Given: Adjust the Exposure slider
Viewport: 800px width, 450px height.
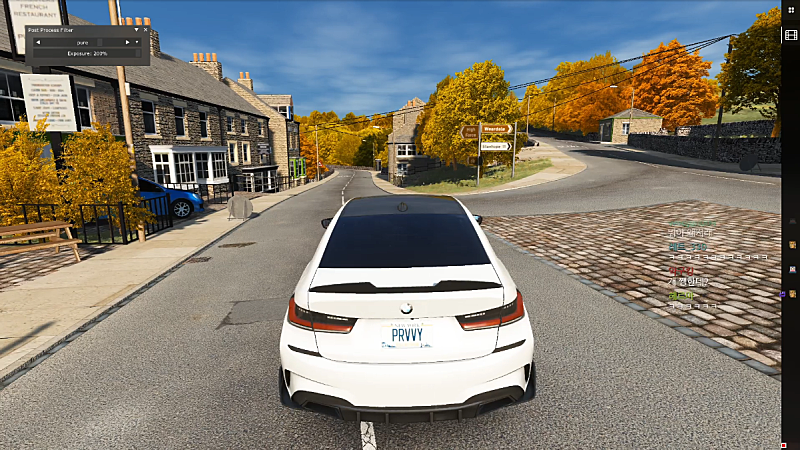Looking at the screenshot, I should pyautogui.click(x=87, y=52).
